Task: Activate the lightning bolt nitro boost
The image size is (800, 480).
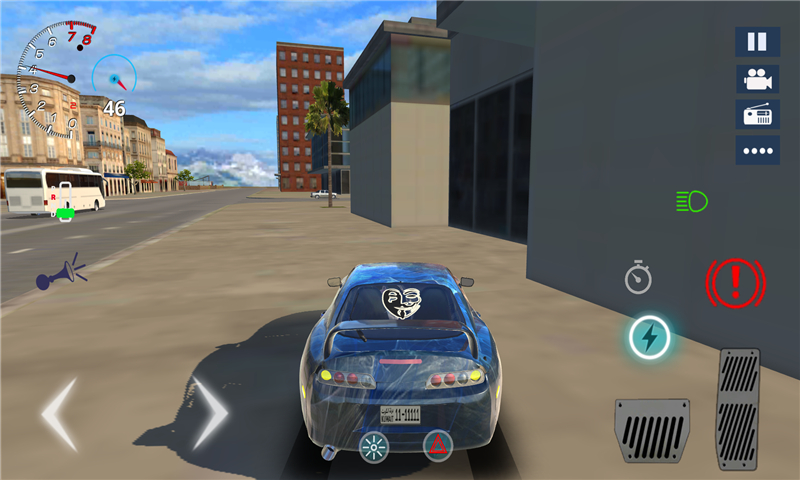Action: [x=650, y=338]
